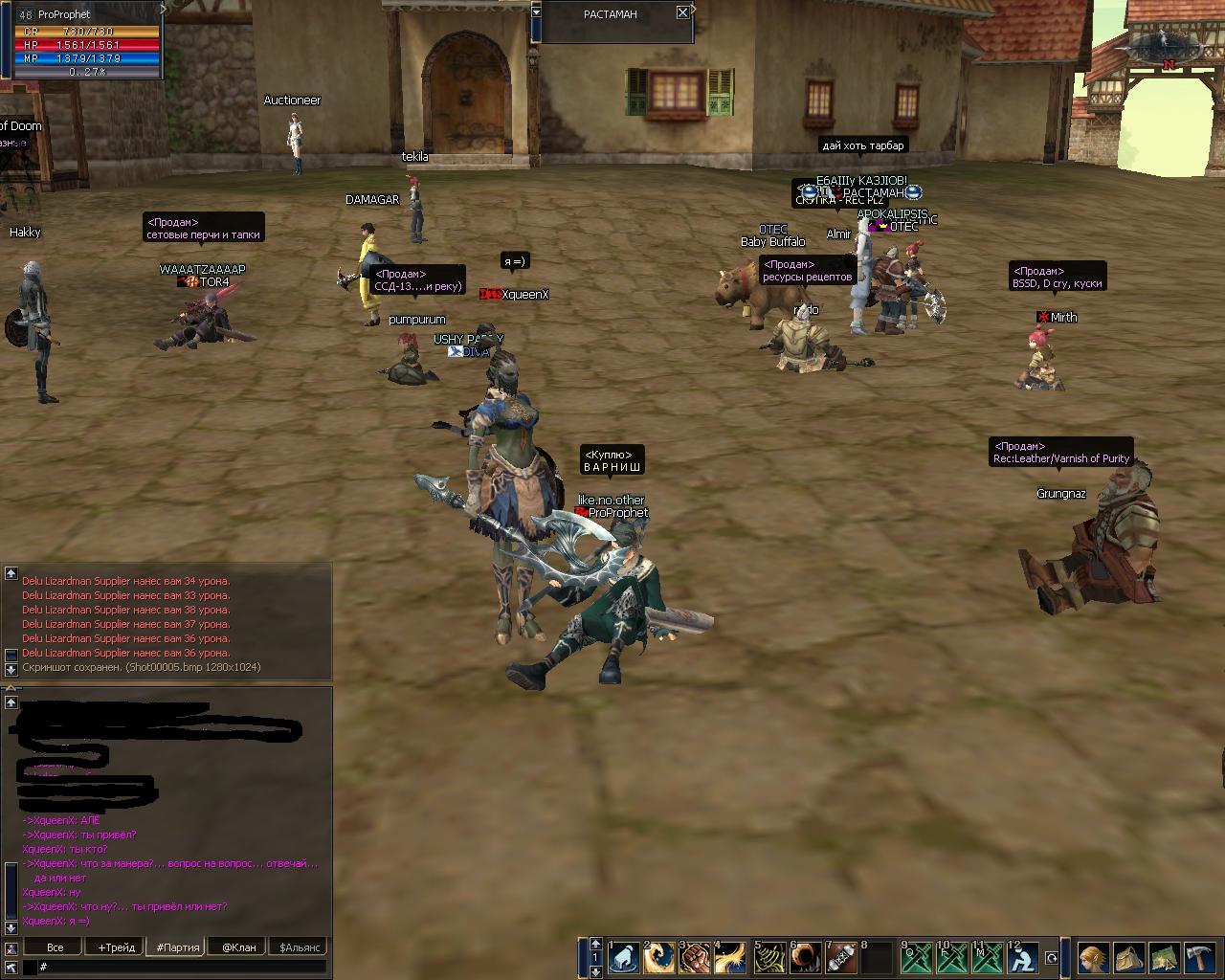1225x980 pixels.
Task: Select the #Партия chat tab
Action: 178,947
